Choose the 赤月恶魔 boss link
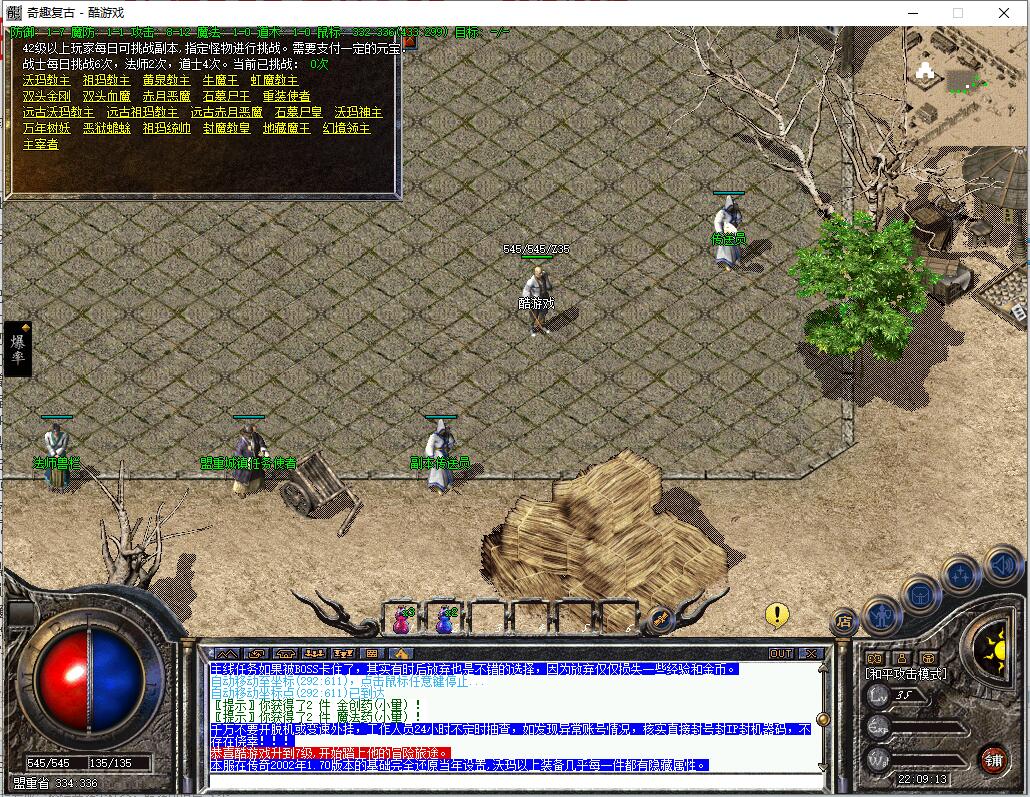 coord(166,96)
